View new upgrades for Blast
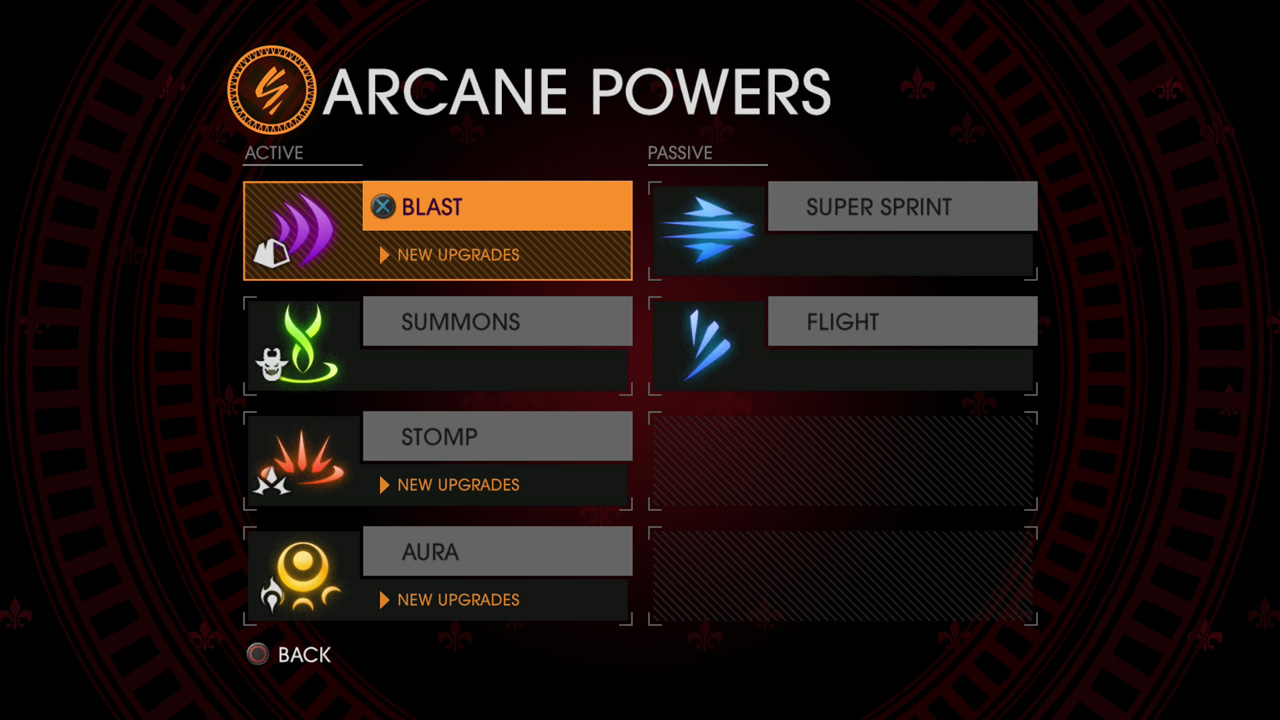The image size is (1280, 720). click(x=457, y=255)
